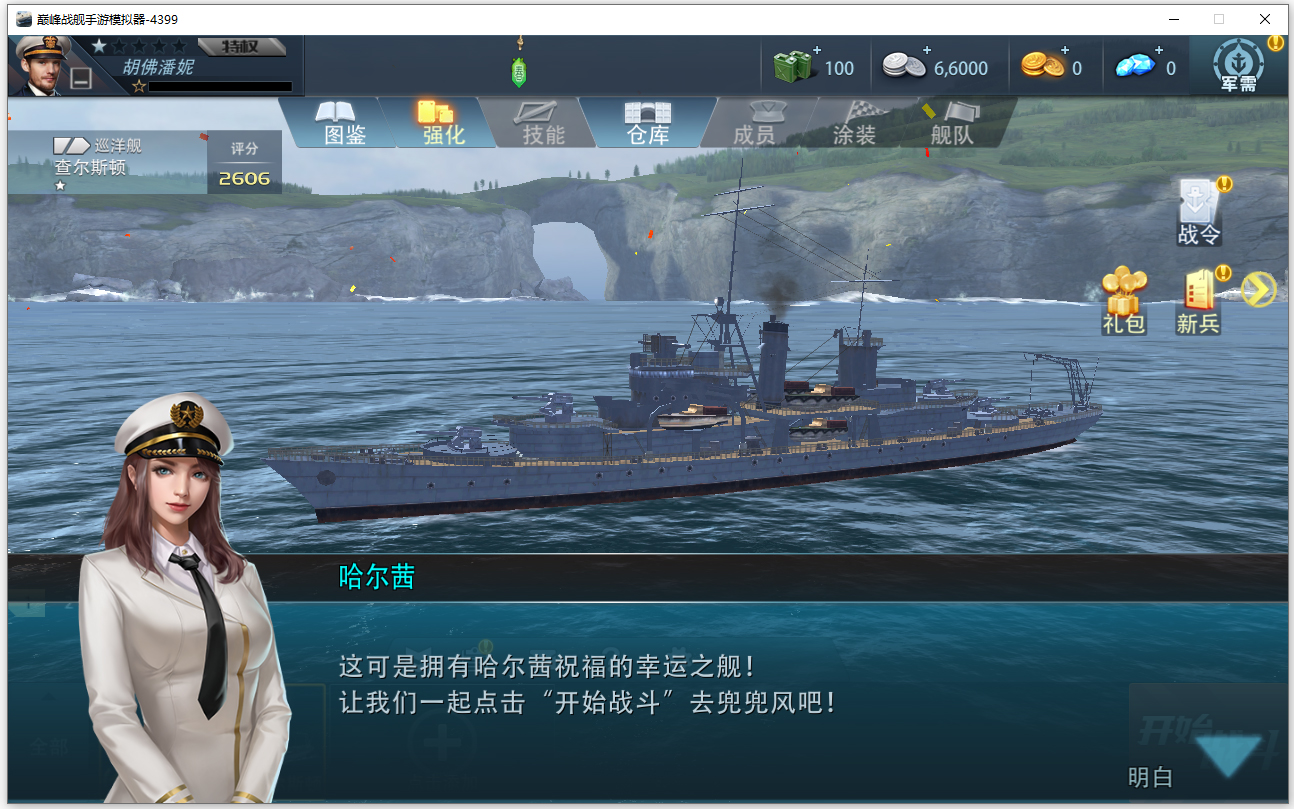Collapse the side panel with yellow arrow

(x=1259, y=289)
